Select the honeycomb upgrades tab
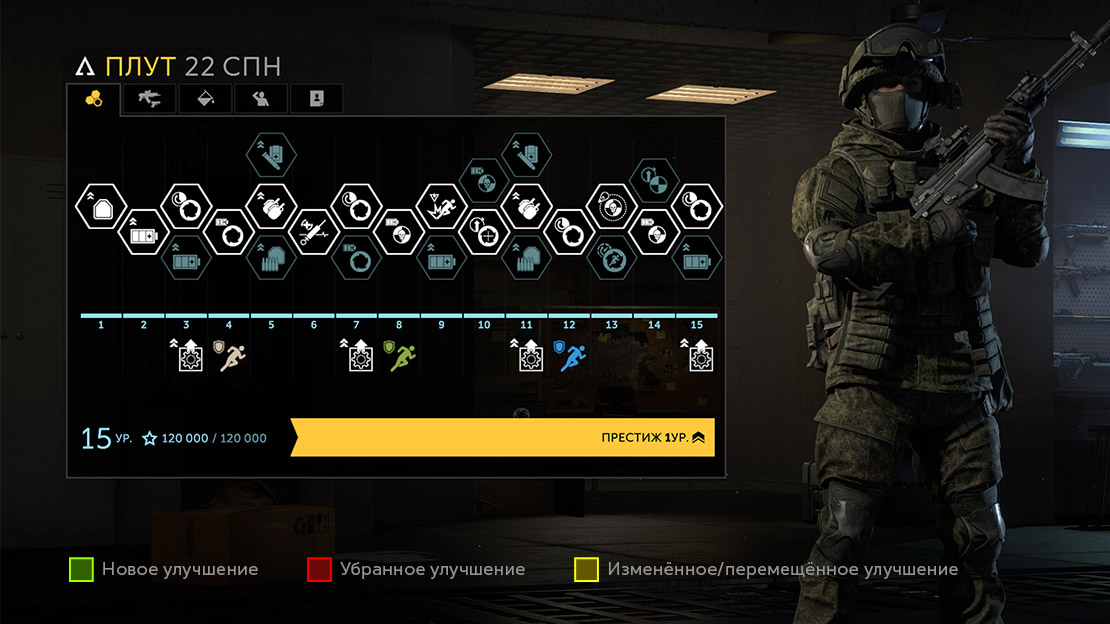This screenshot has width=1110, height=624. (x=94, y=98)
